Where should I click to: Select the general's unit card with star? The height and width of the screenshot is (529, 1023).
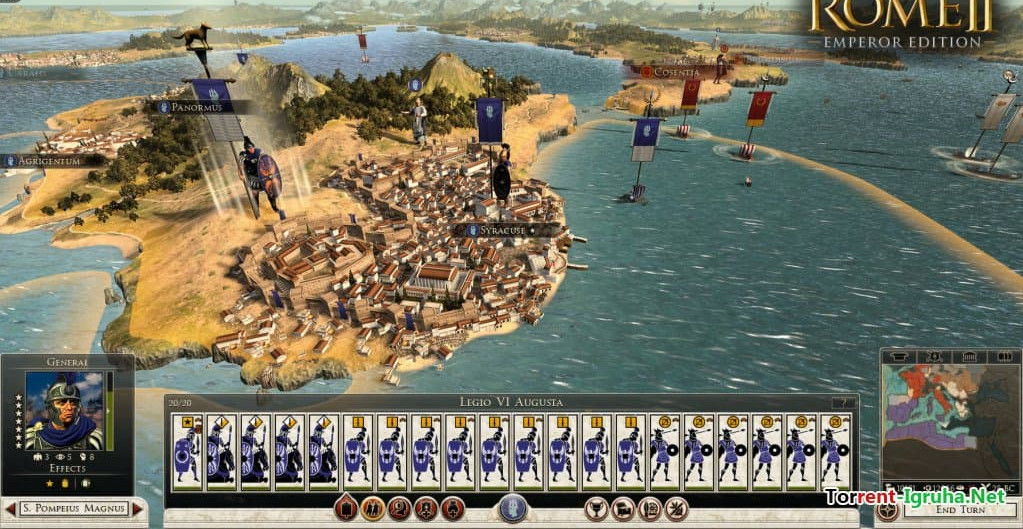[x=188, y=451]
